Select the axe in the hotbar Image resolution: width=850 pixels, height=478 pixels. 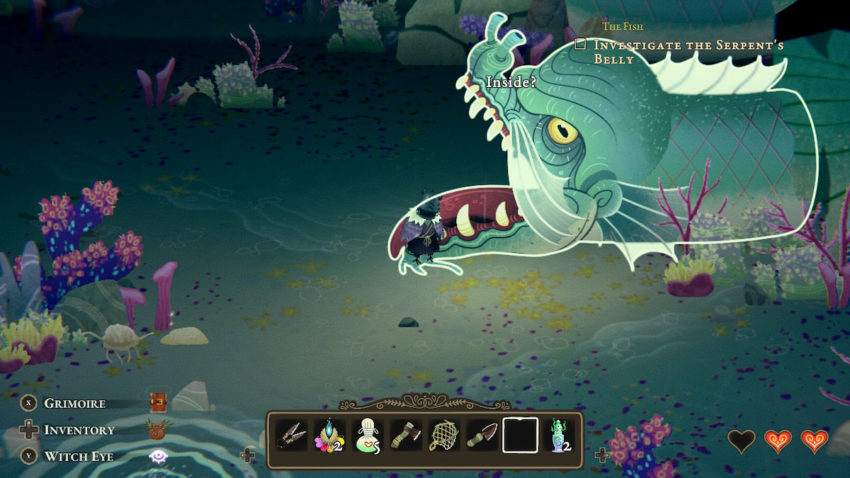tap(406, 436)
